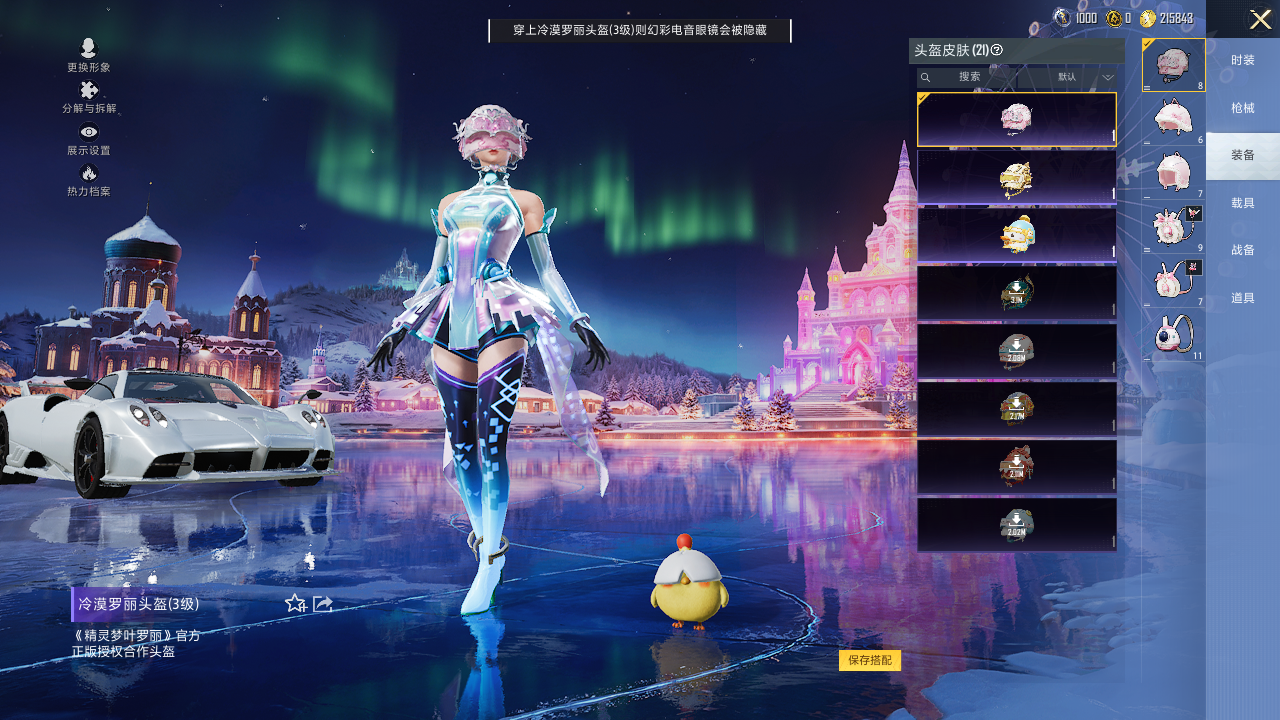Open the 枪械 firearms tab
This screenshot has height=720, width=1280.
[x=1242, y=108]
